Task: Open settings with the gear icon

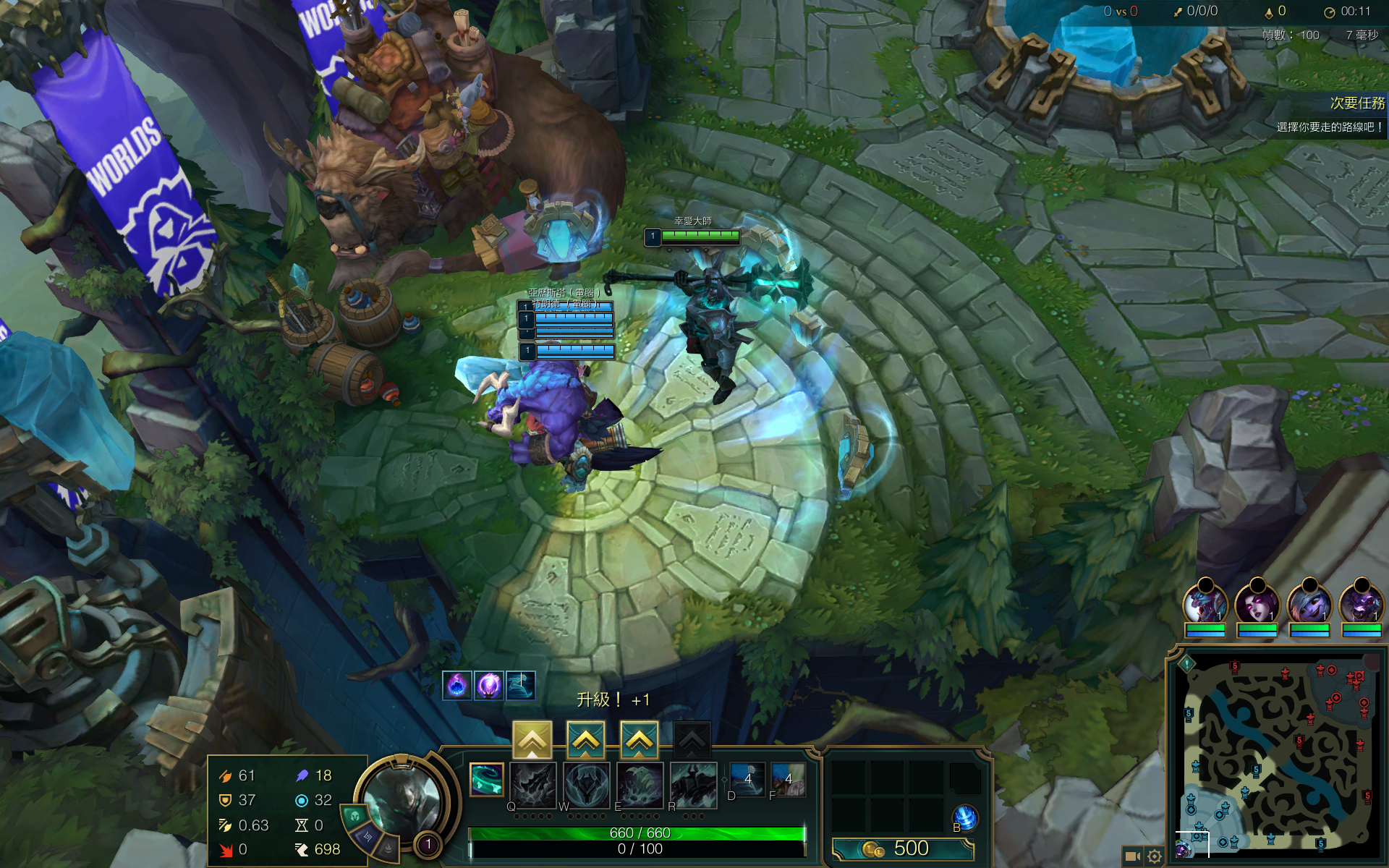Action: click(x=1155, y=856)
